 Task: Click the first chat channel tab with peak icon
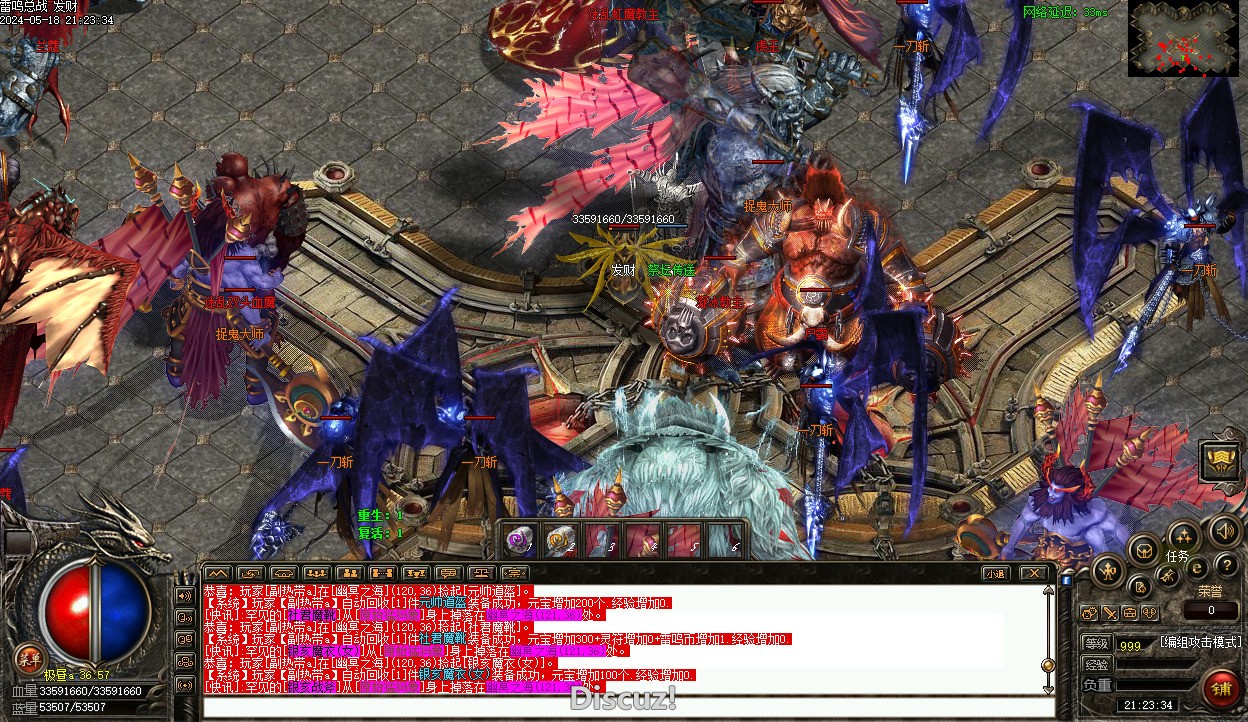[x=217, y=573]
